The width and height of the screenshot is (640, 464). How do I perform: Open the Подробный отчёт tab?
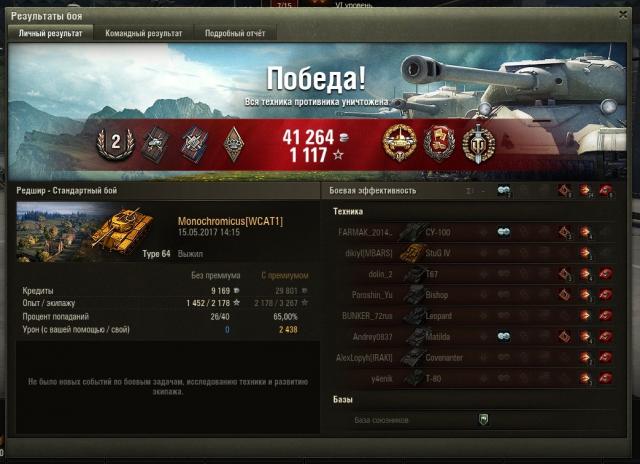234,33
